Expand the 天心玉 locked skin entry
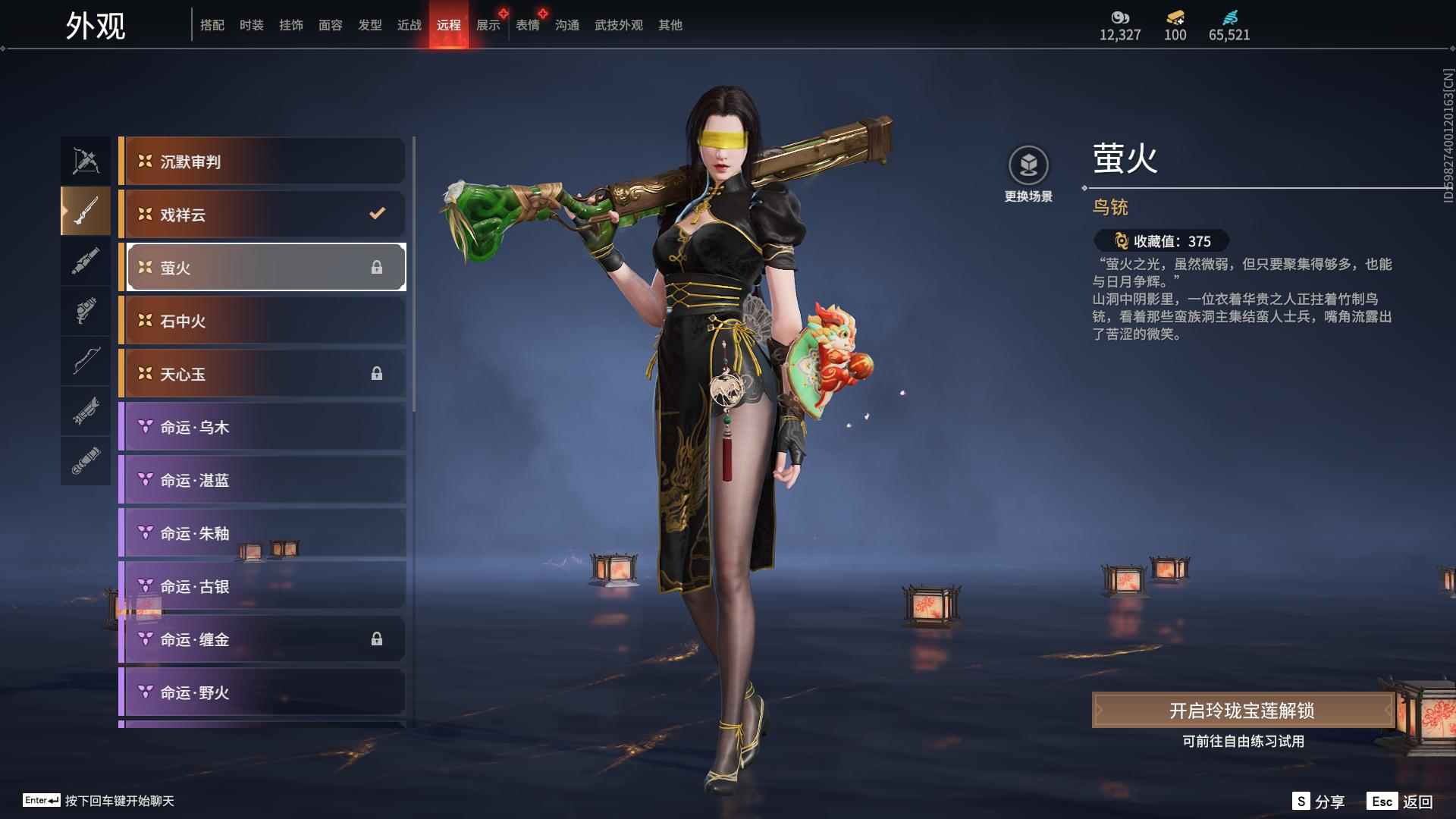This screenshot has height=819, width=1456. click(x=262, y=373)
